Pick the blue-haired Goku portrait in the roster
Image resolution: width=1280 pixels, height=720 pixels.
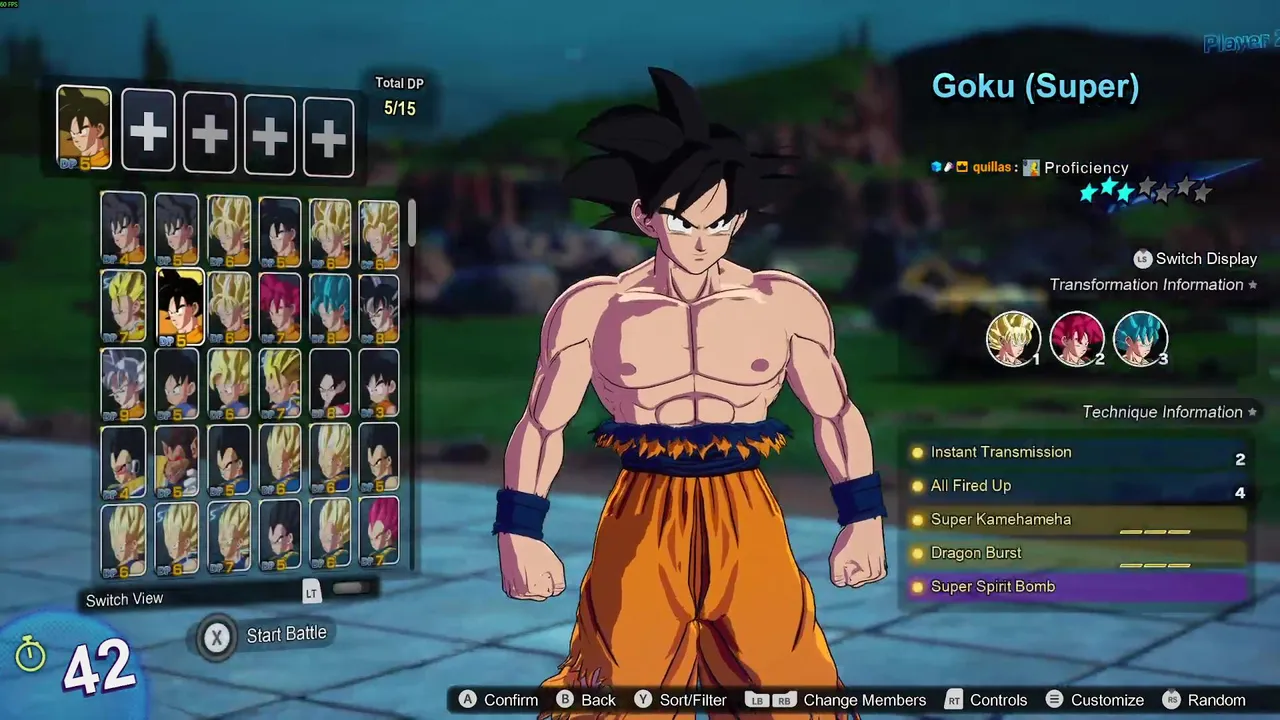coord(330,307)
